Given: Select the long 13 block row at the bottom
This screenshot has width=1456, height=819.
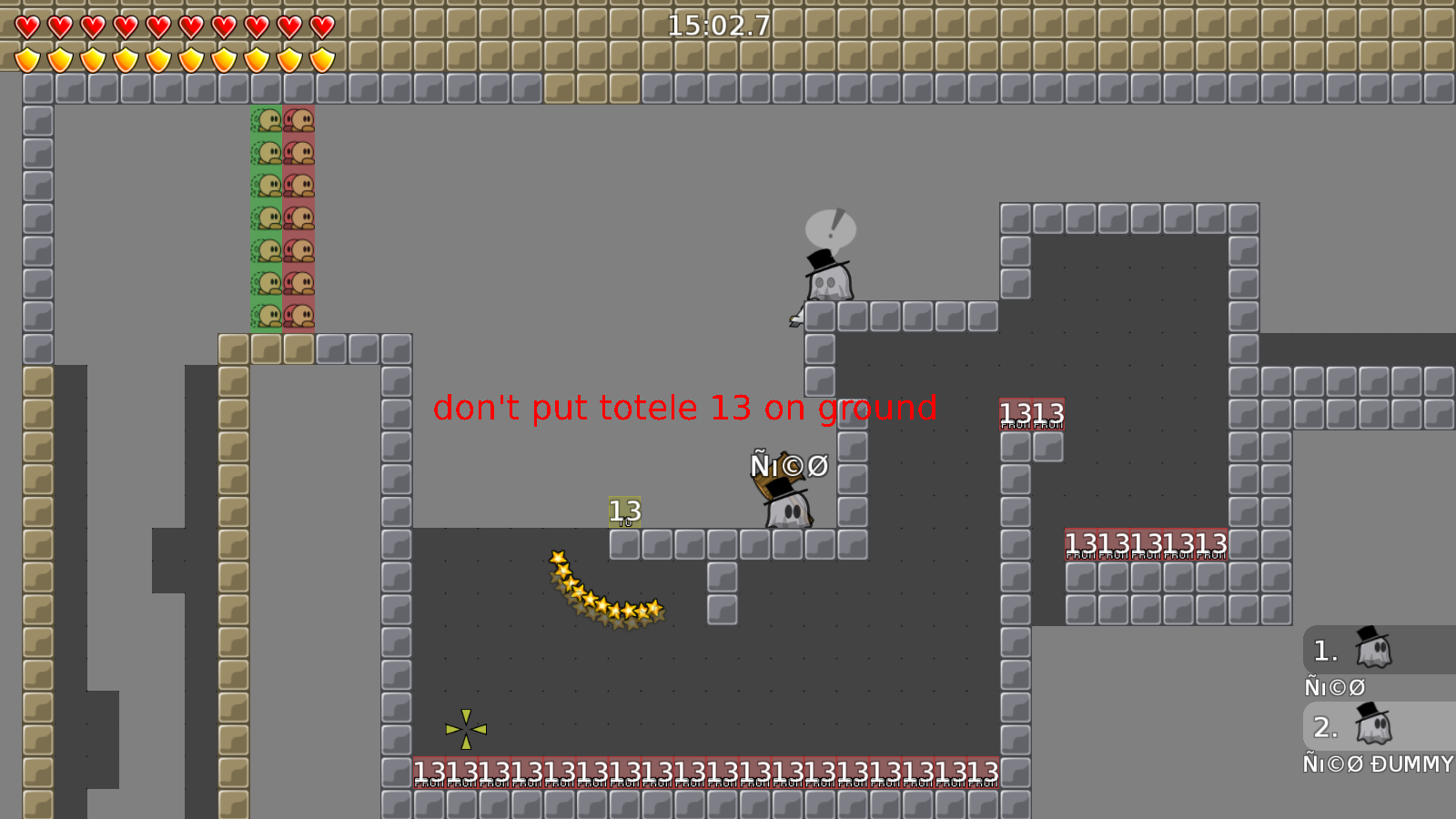Looking at the screenshot, I should click(x=705, y=772).
